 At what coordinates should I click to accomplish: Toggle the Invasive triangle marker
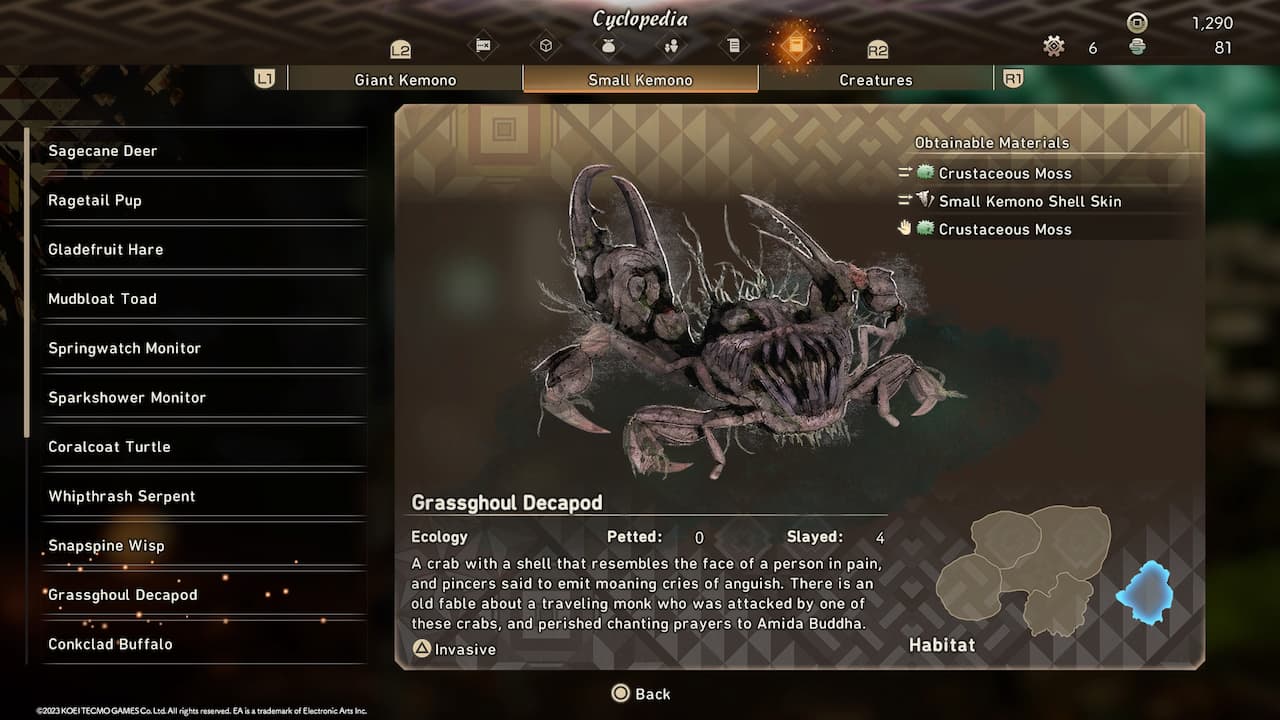422,649
